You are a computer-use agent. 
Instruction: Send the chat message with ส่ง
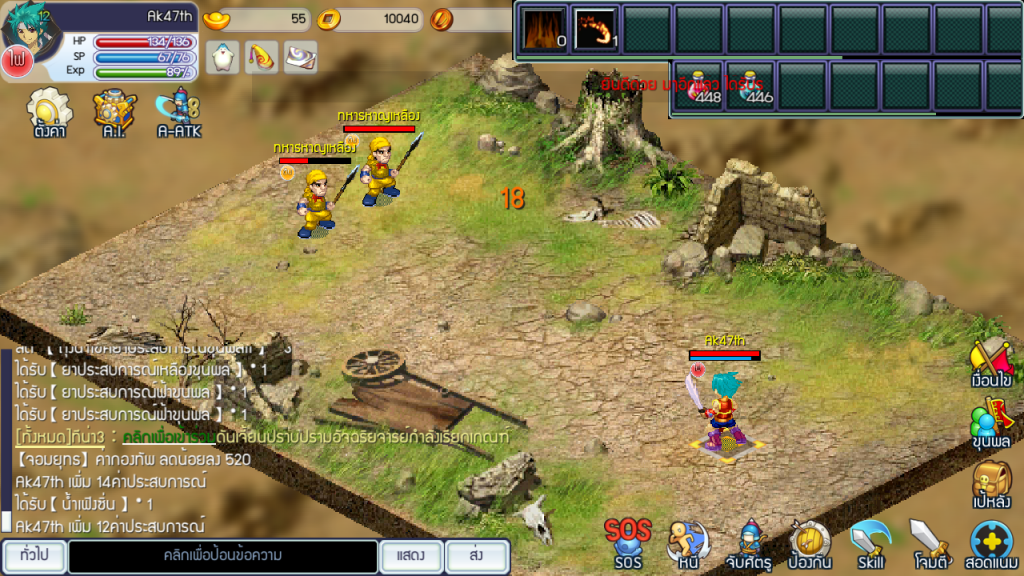[x=477, y=556]
